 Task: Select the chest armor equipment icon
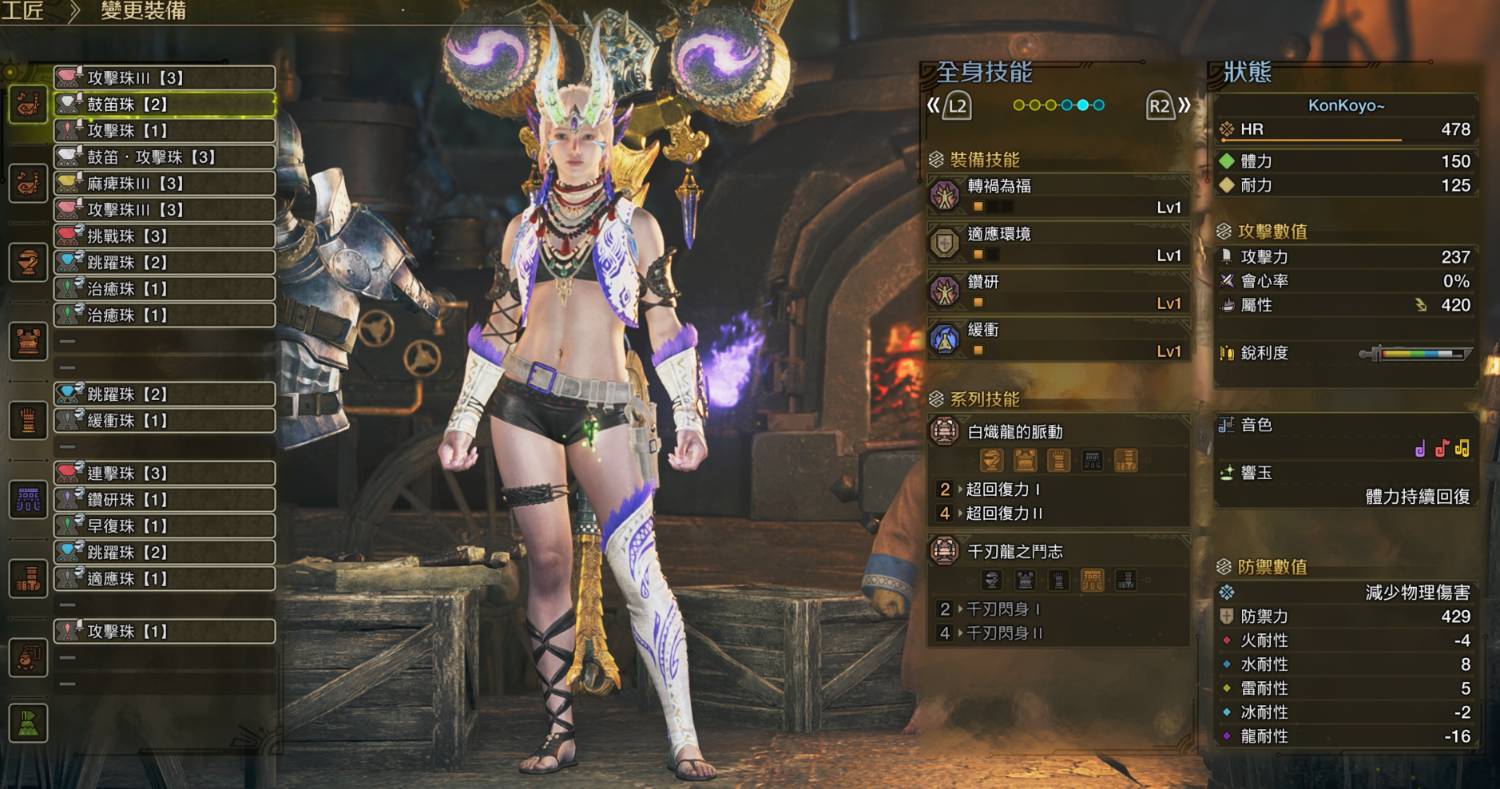coord(28,341)
